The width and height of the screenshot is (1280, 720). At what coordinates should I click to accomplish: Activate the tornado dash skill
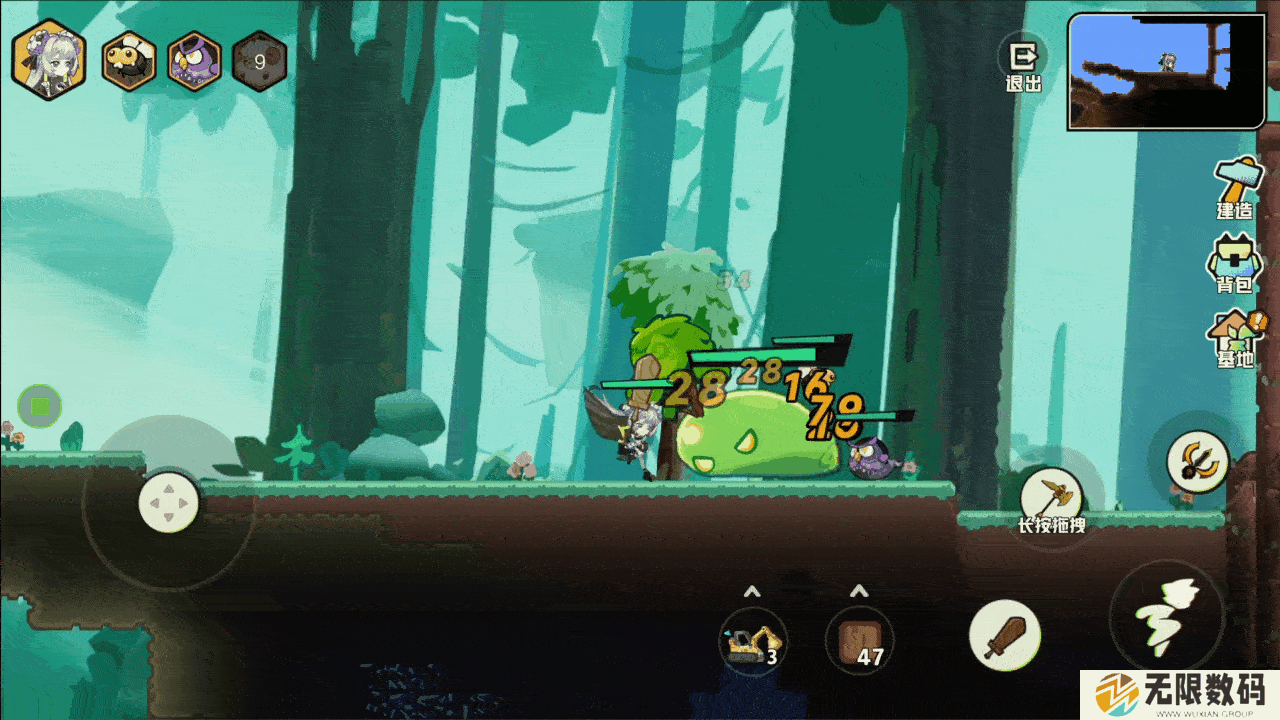[1166, 615]
